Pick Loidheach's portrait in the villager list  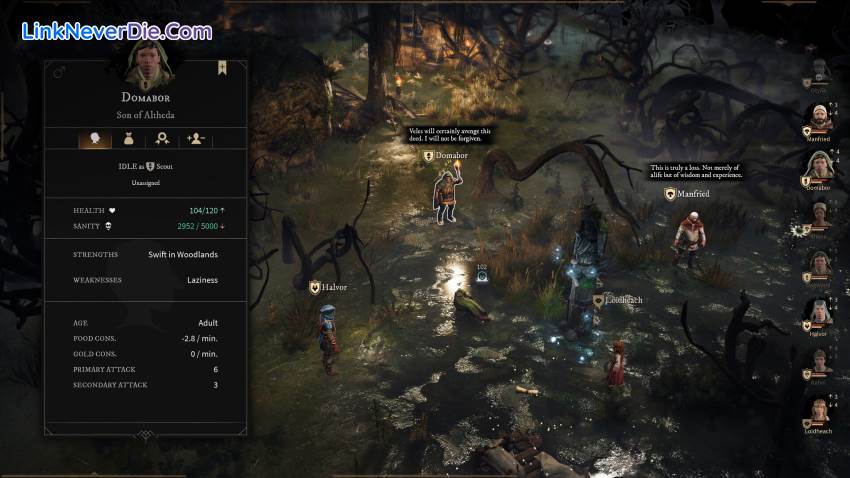click(x=819, y=411)
